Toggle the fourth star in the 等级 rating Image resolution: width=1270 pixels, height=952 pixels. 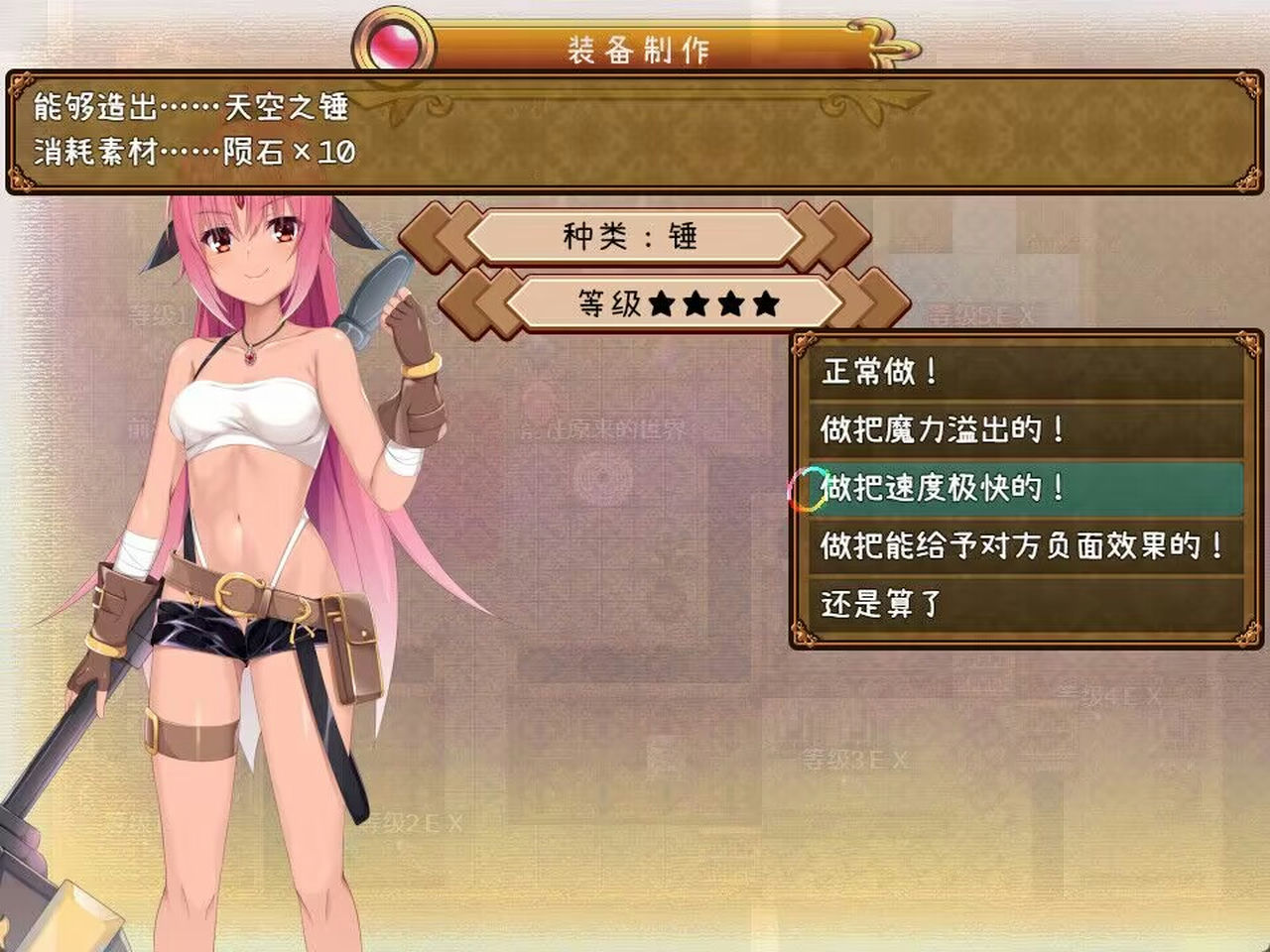pyautogui.click(x=764, y=302)
